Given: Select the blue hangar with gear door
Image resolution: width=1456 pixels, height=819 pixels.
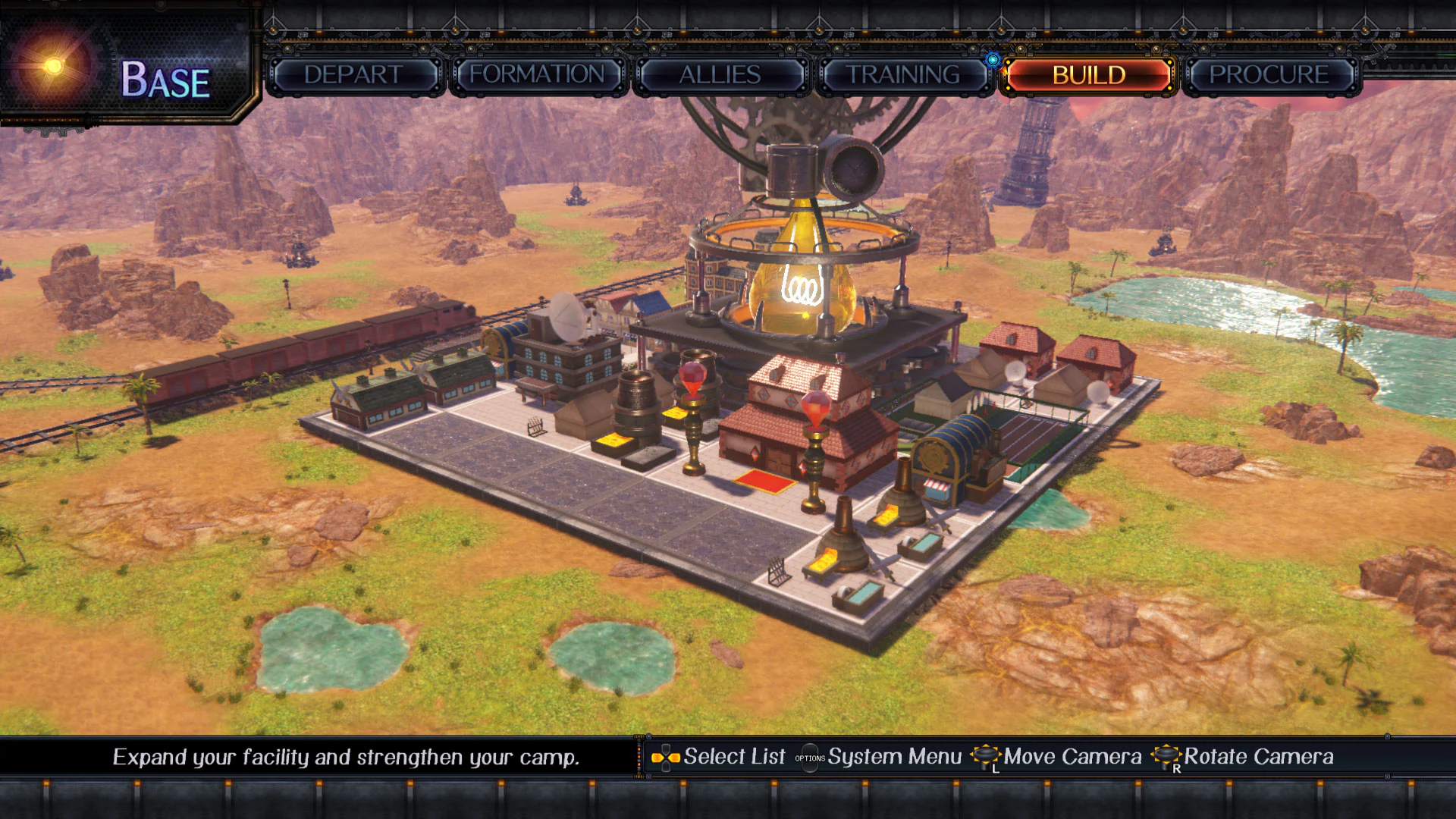Looking at the screenshot, I should pyautogui.click(x=948, y=455).
